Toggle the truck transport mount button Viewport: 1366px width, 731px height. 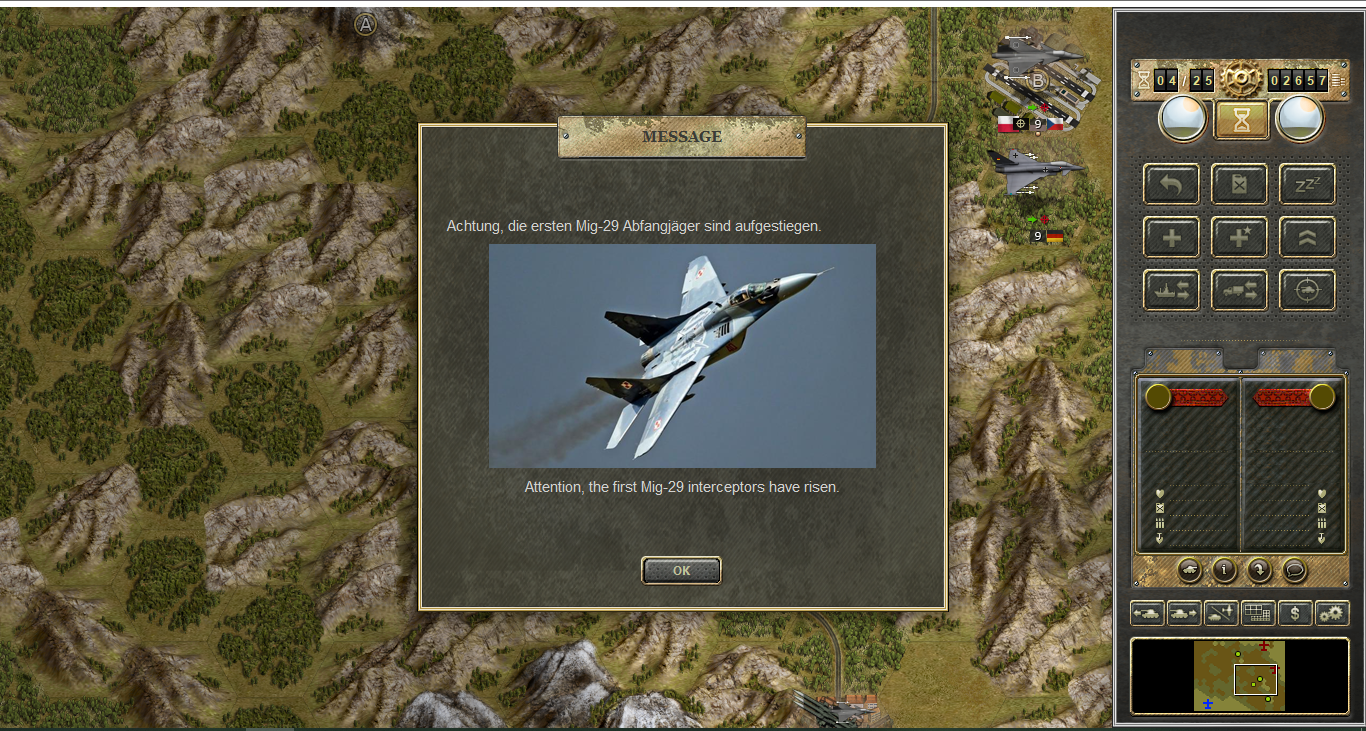pos(1239,290)
